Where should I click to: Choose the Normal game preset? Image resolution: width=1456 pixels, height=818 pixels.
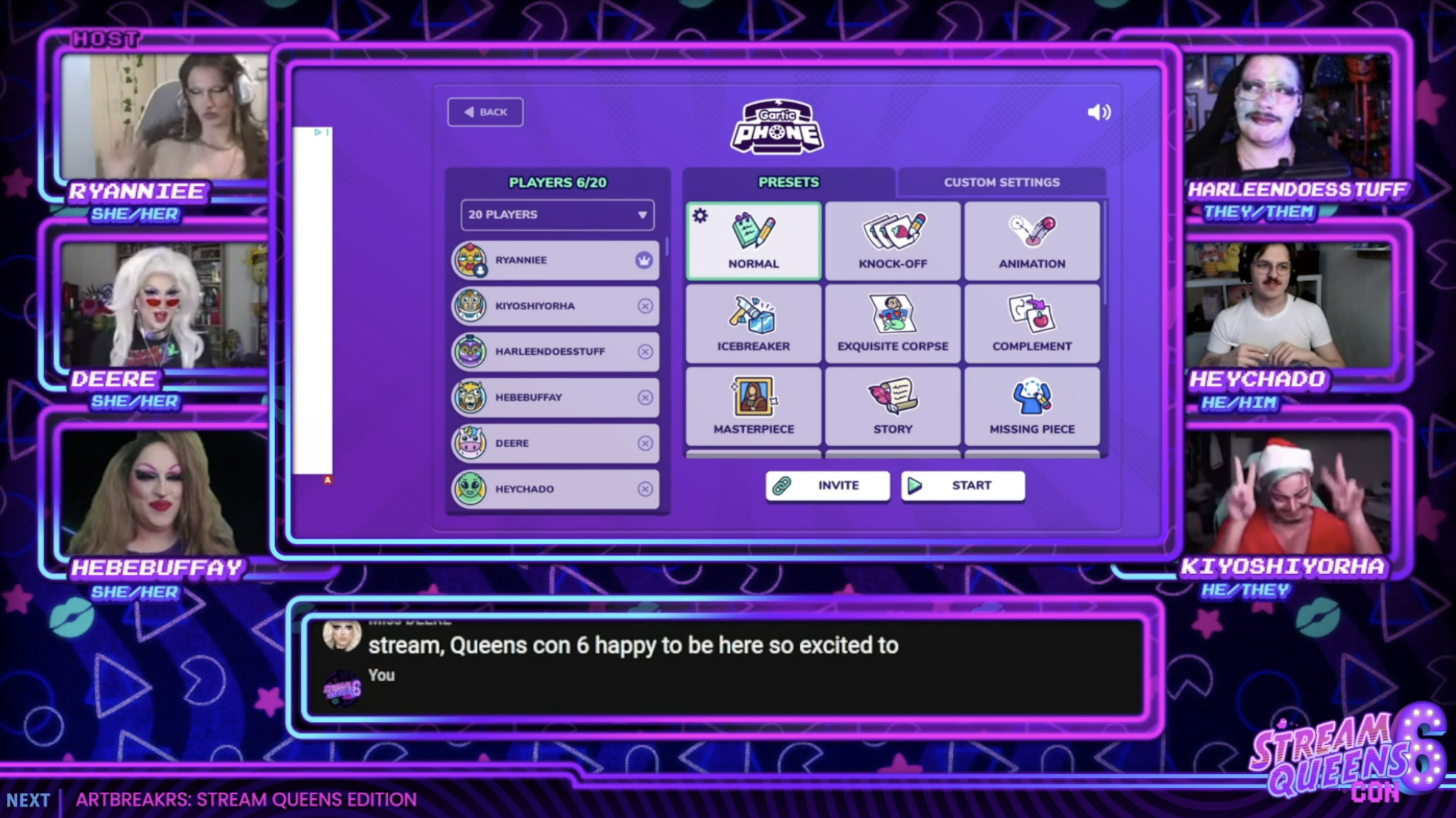(753, 241)
